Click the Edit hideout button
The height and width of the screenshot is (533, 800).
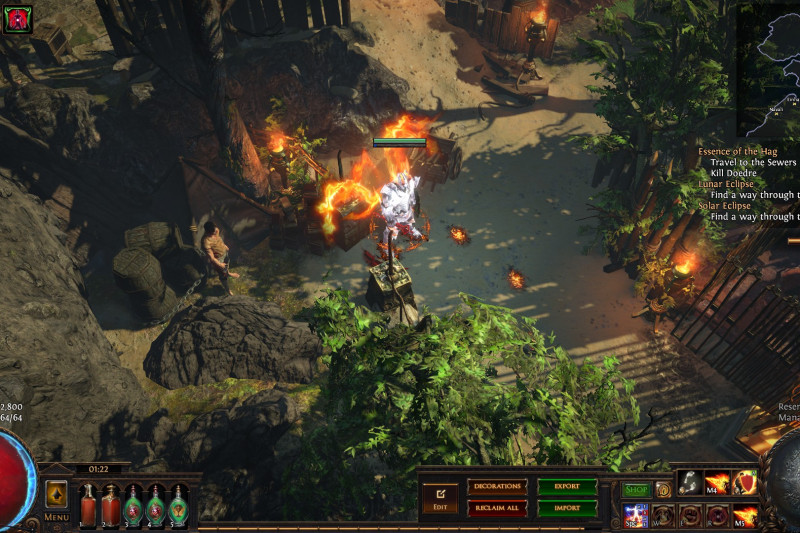click(x=439, y=497)
